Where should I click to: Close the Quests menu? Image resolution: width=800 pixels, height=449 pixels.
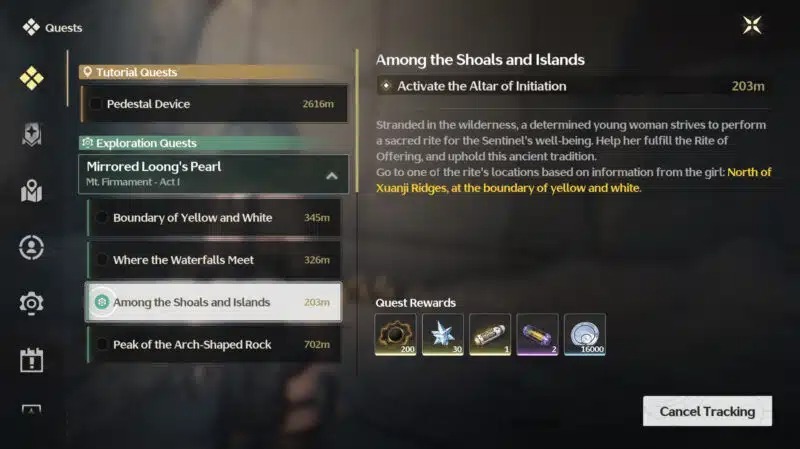[752, 26]
